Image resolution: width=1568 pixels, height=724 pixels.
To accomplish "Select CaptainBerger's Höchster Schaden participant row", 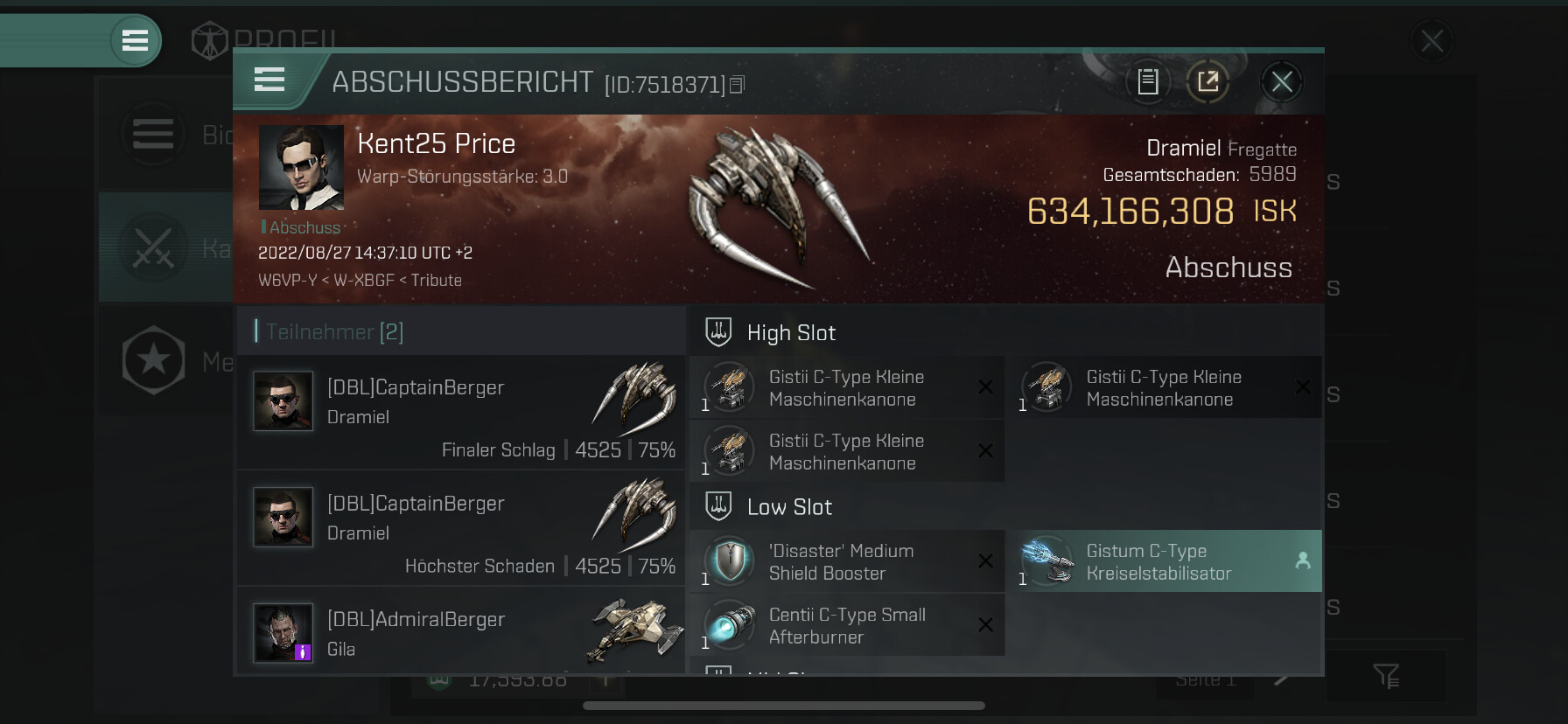I will pyautogui.click(x=460, y=527).
